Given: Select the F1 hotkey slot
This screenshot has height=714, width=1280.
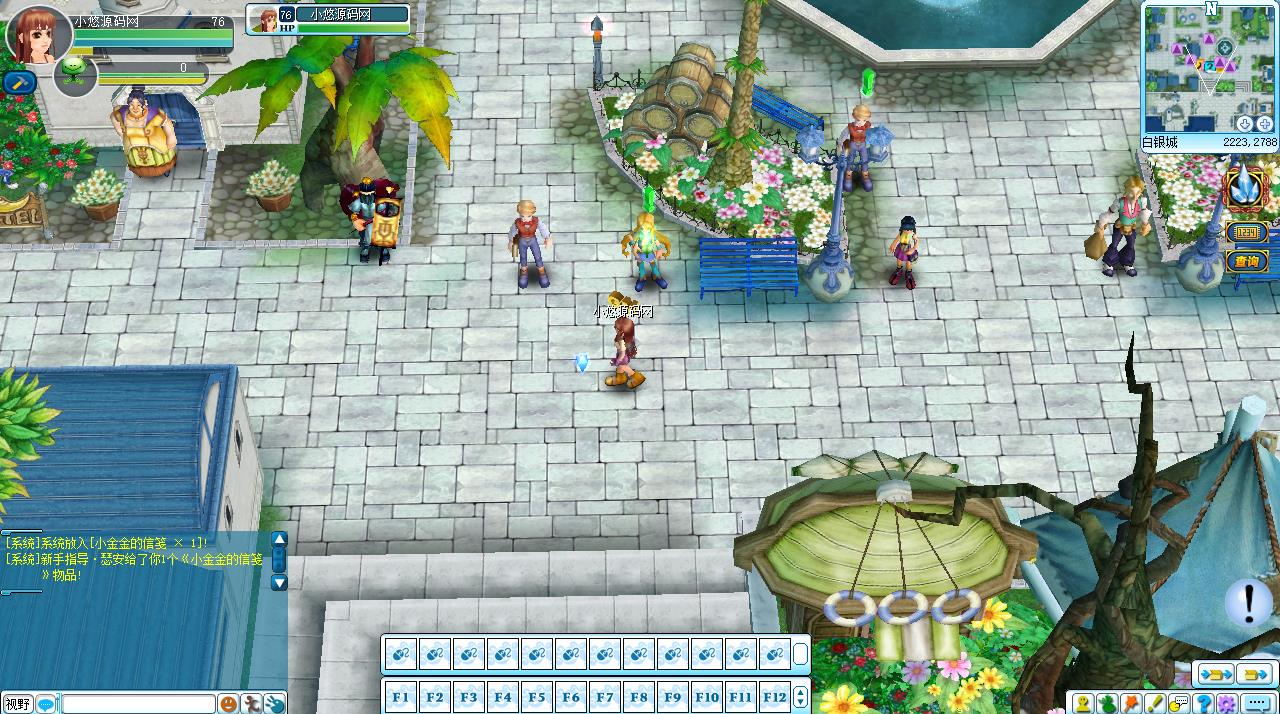Looking at the screenshot, I should 401,697.
